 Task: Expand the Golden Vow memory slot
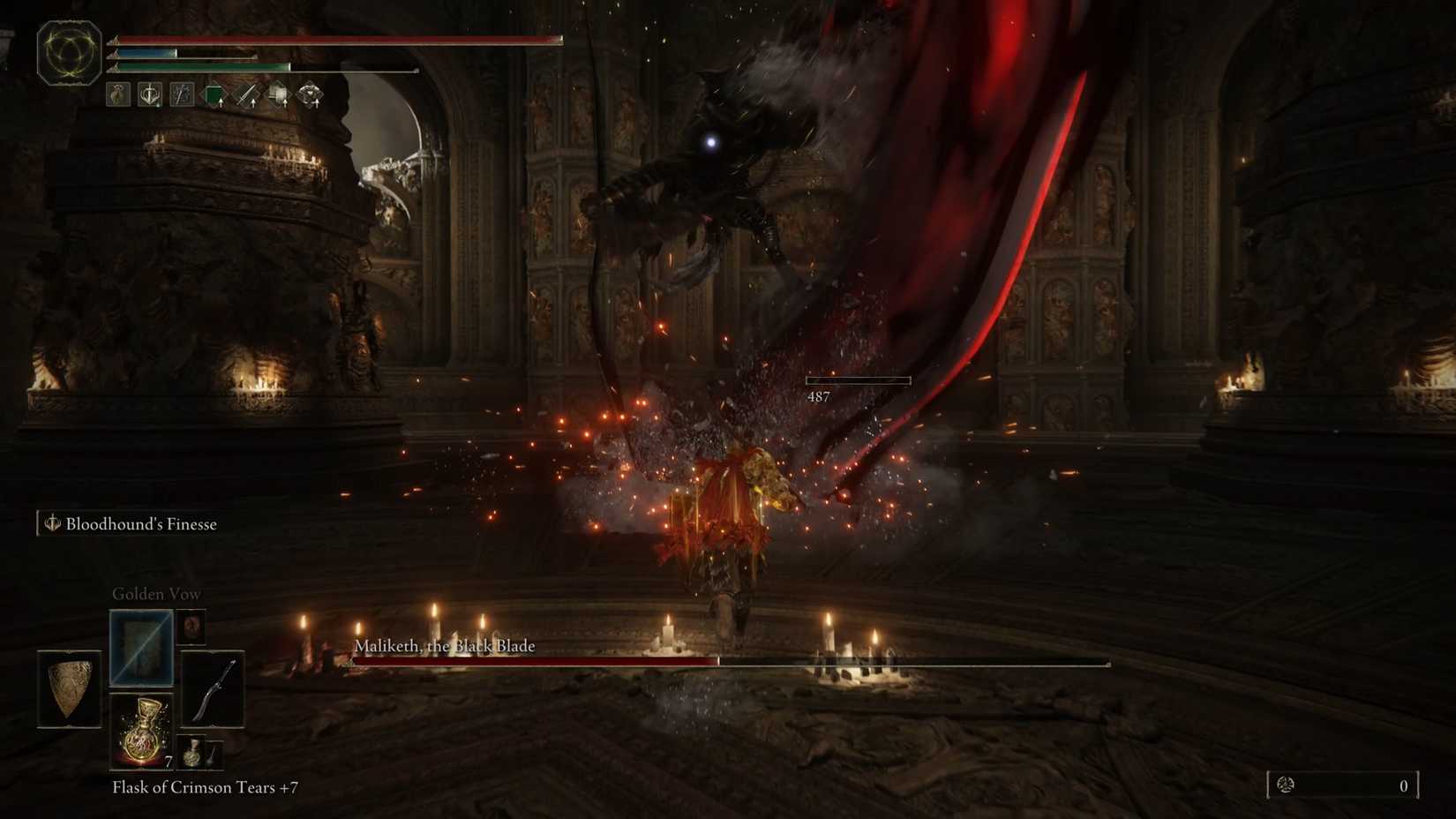[x=140, y=649]
